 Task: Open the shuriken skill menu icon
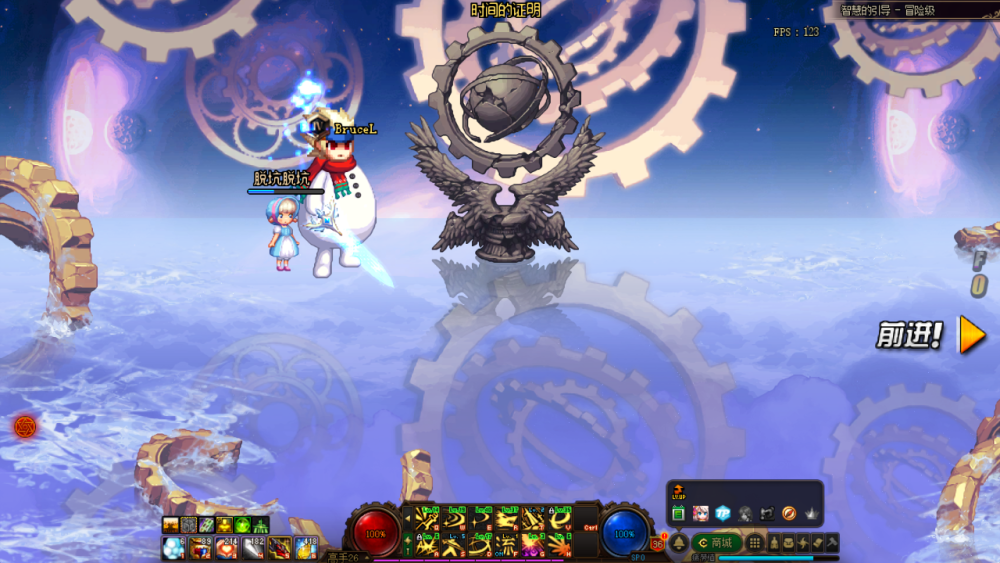(802, 543)
